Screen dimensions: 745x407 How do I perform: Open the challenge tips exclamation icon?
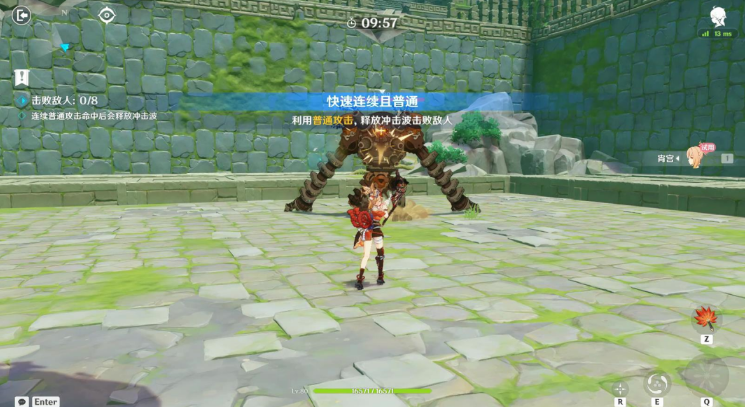coord(22,77)
